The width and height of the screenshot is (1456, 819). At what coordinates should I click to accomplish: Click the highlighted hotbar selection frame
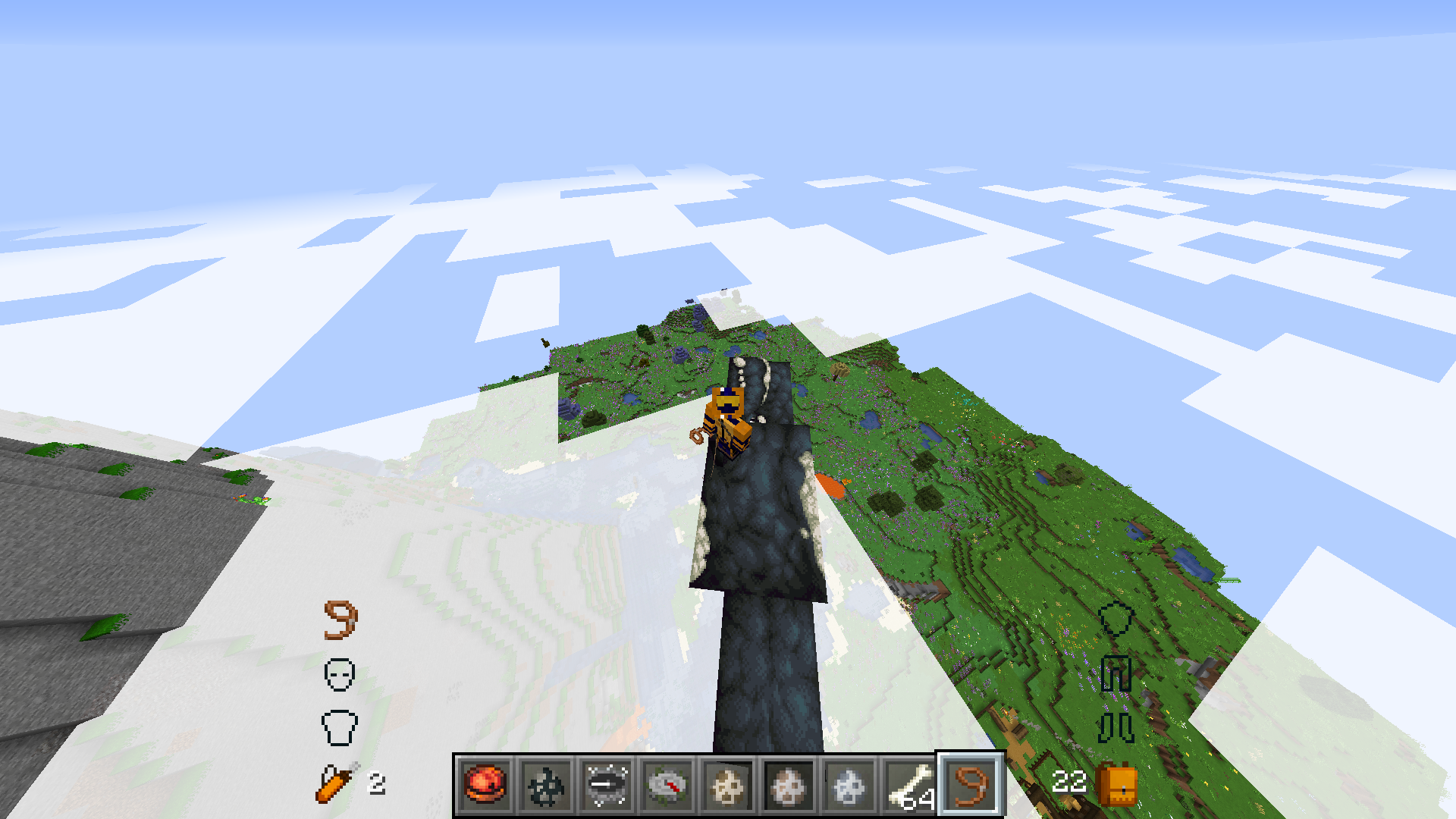(x=971, y=785)
